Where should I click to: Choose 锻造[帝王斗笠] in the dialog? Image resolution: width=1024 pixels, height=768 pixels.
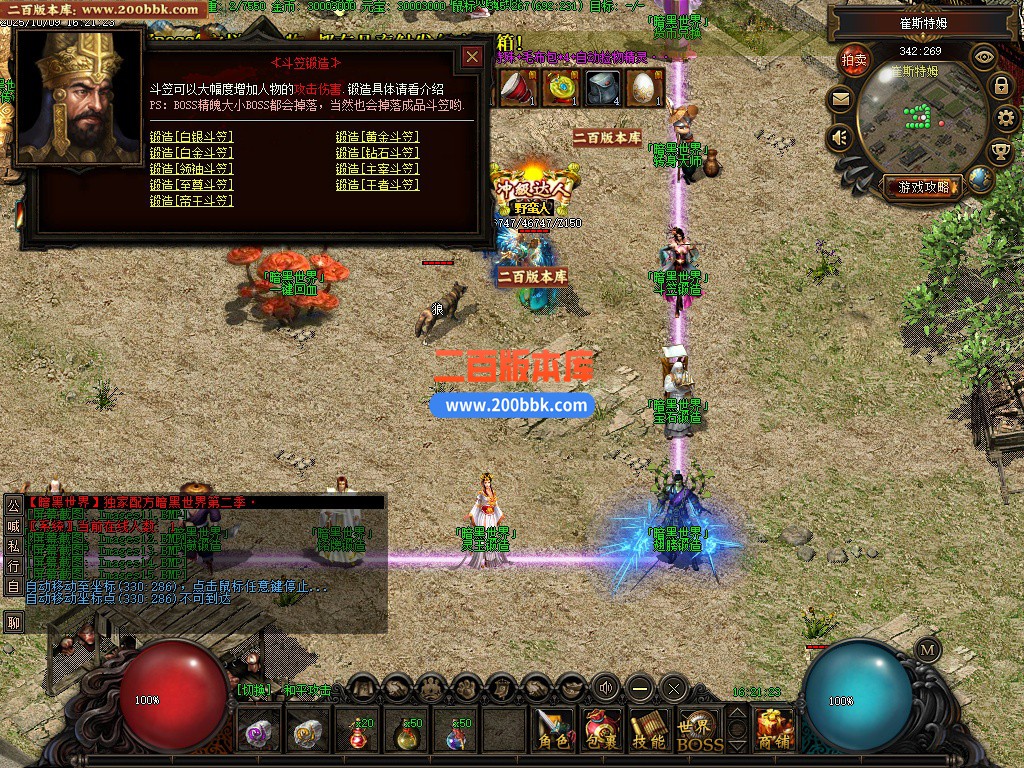click(191, 201)
